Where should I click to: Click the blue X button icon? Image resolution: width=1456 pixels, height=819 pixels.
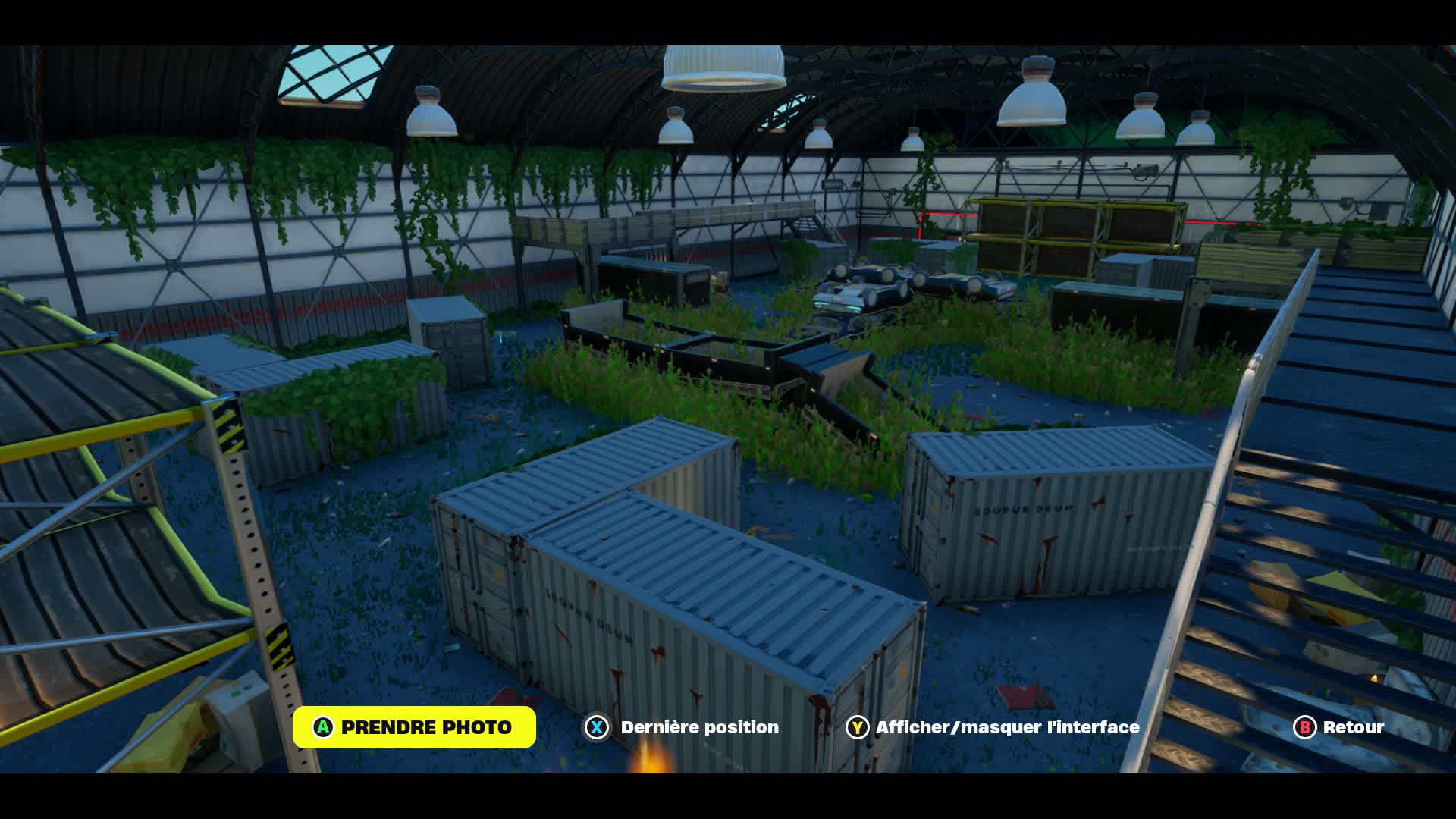click(x=598, y=727)
